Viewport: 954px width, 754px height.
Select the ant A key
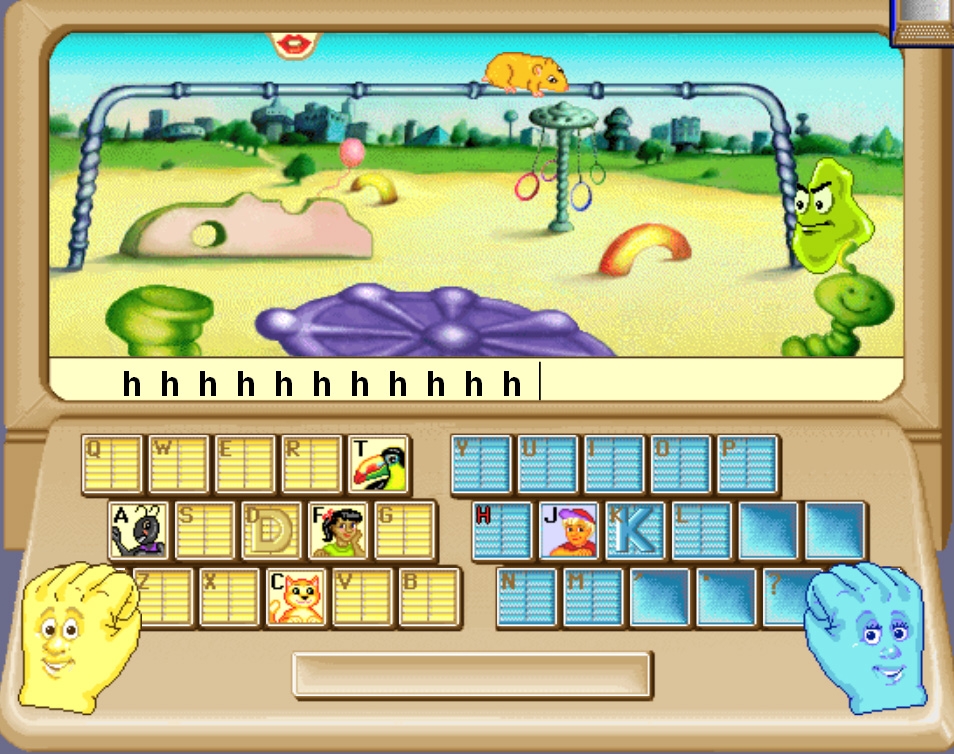point(138,530)
